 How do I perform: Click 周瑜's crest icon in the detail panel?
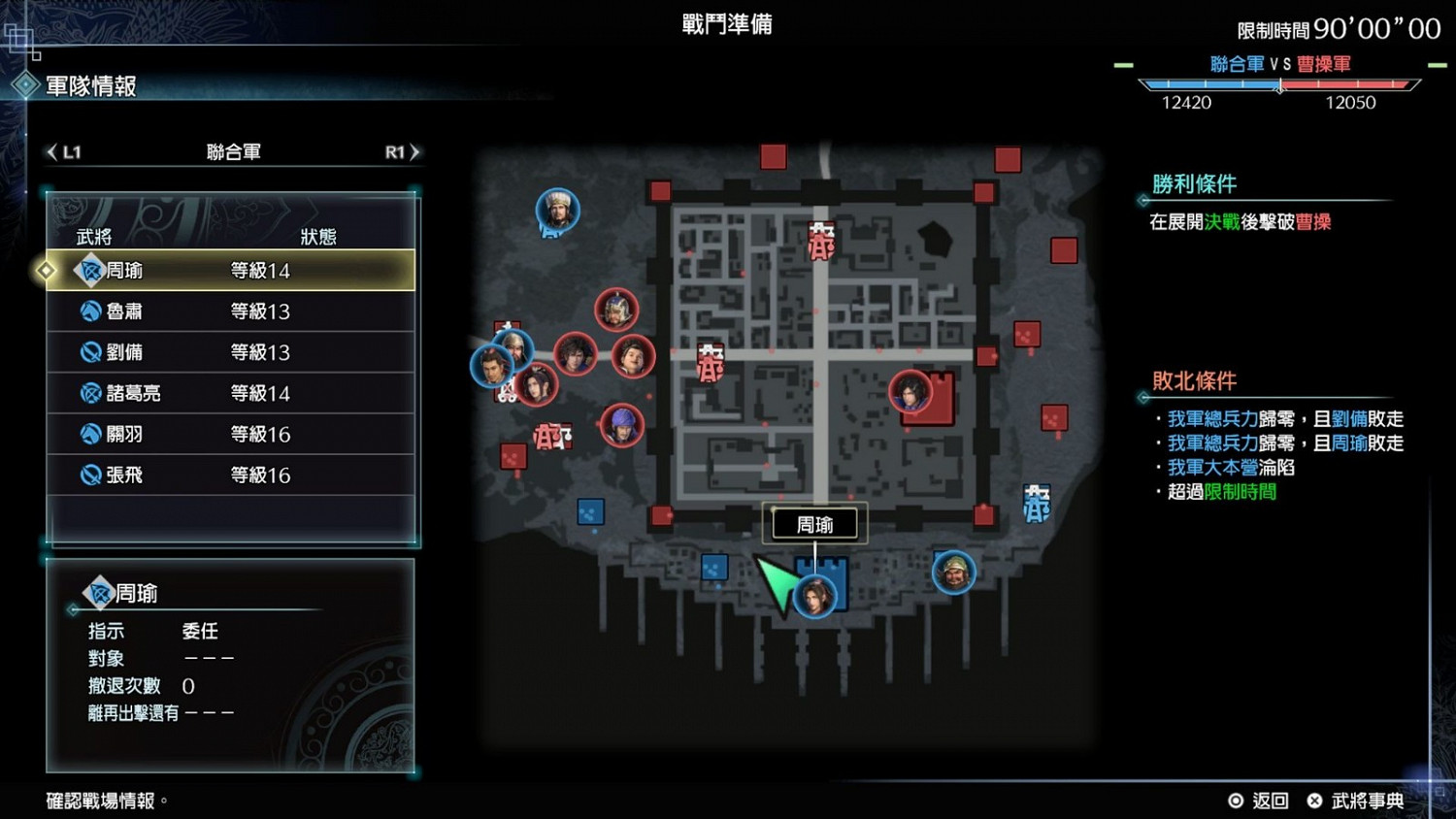pyautogui.click(x=98, y=592)
